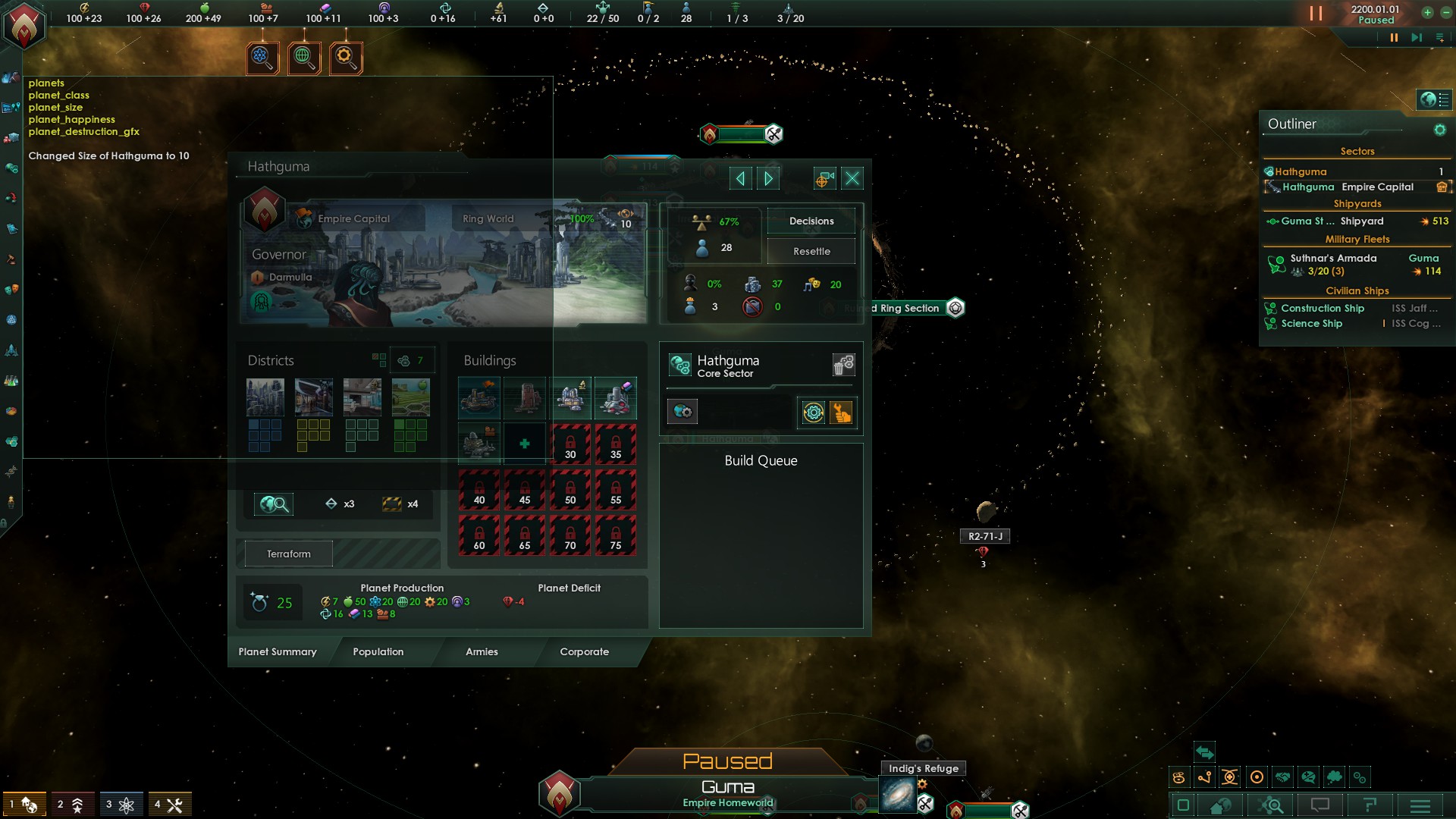
Task: Select the Planet Summary tab
Action: [x=278, y=651]
